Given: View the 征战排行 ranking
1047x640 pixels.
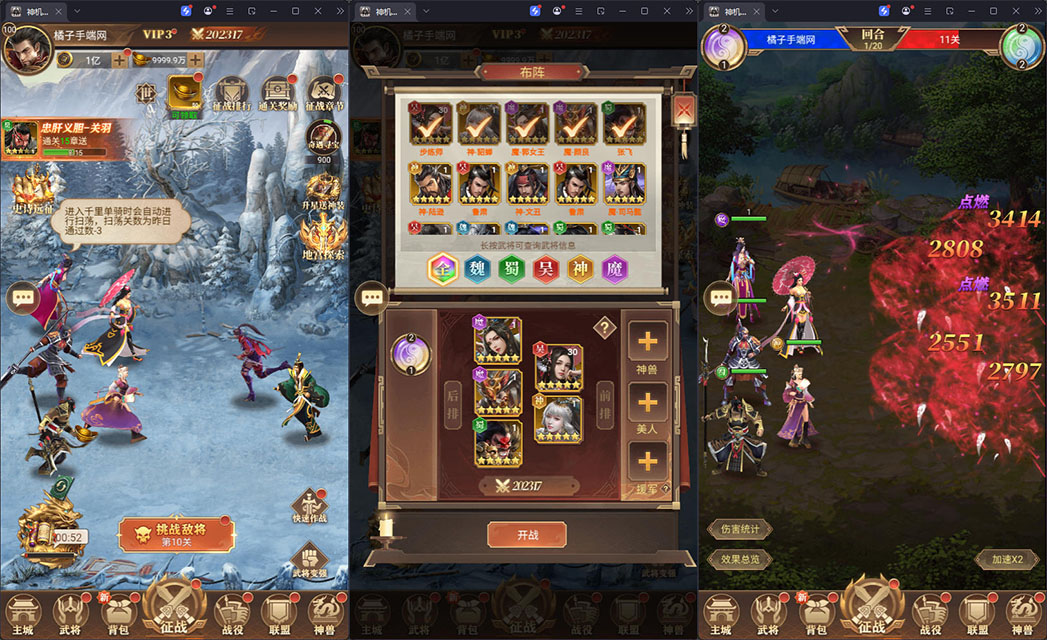Looking at the screenshot, I should click(233, 96).
